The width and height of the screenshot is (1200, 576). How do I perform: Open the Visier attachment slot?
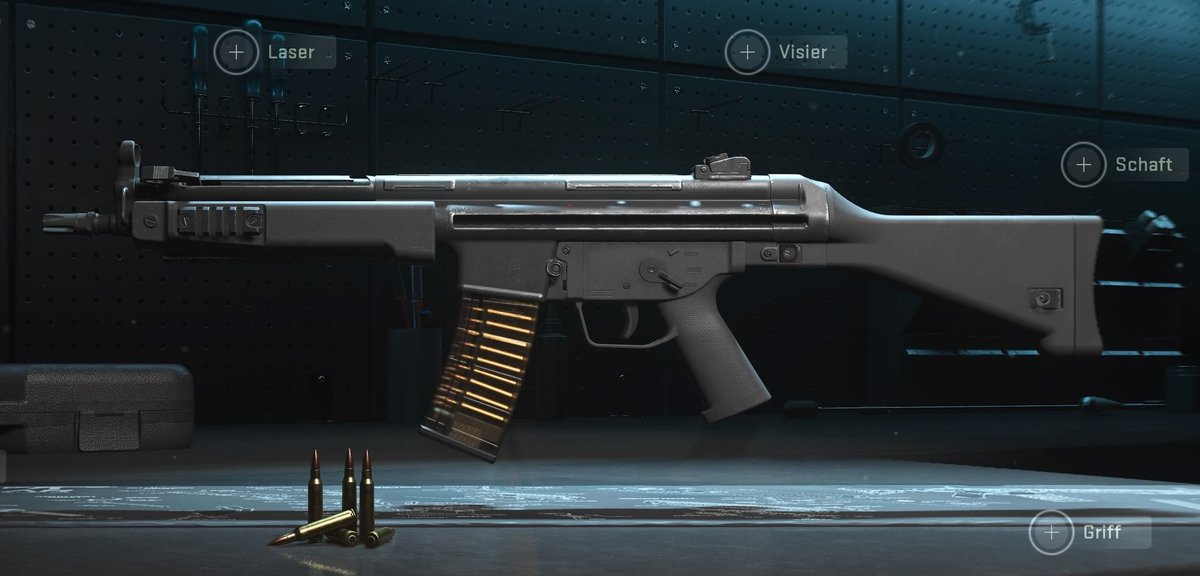click(x=747, y=52)
